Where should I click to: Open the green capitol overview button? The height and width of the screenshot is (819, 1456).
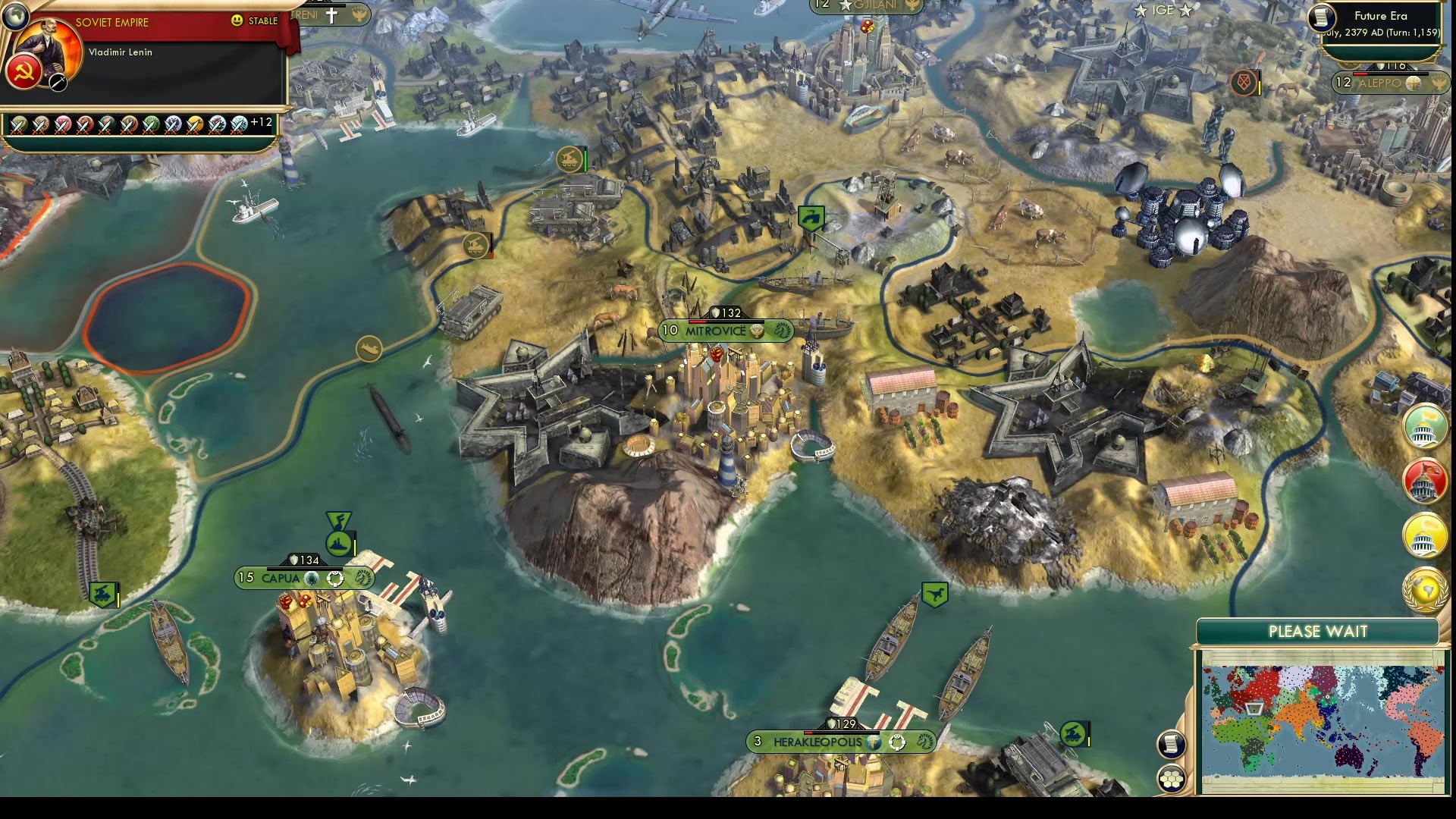pos(1424,427)
